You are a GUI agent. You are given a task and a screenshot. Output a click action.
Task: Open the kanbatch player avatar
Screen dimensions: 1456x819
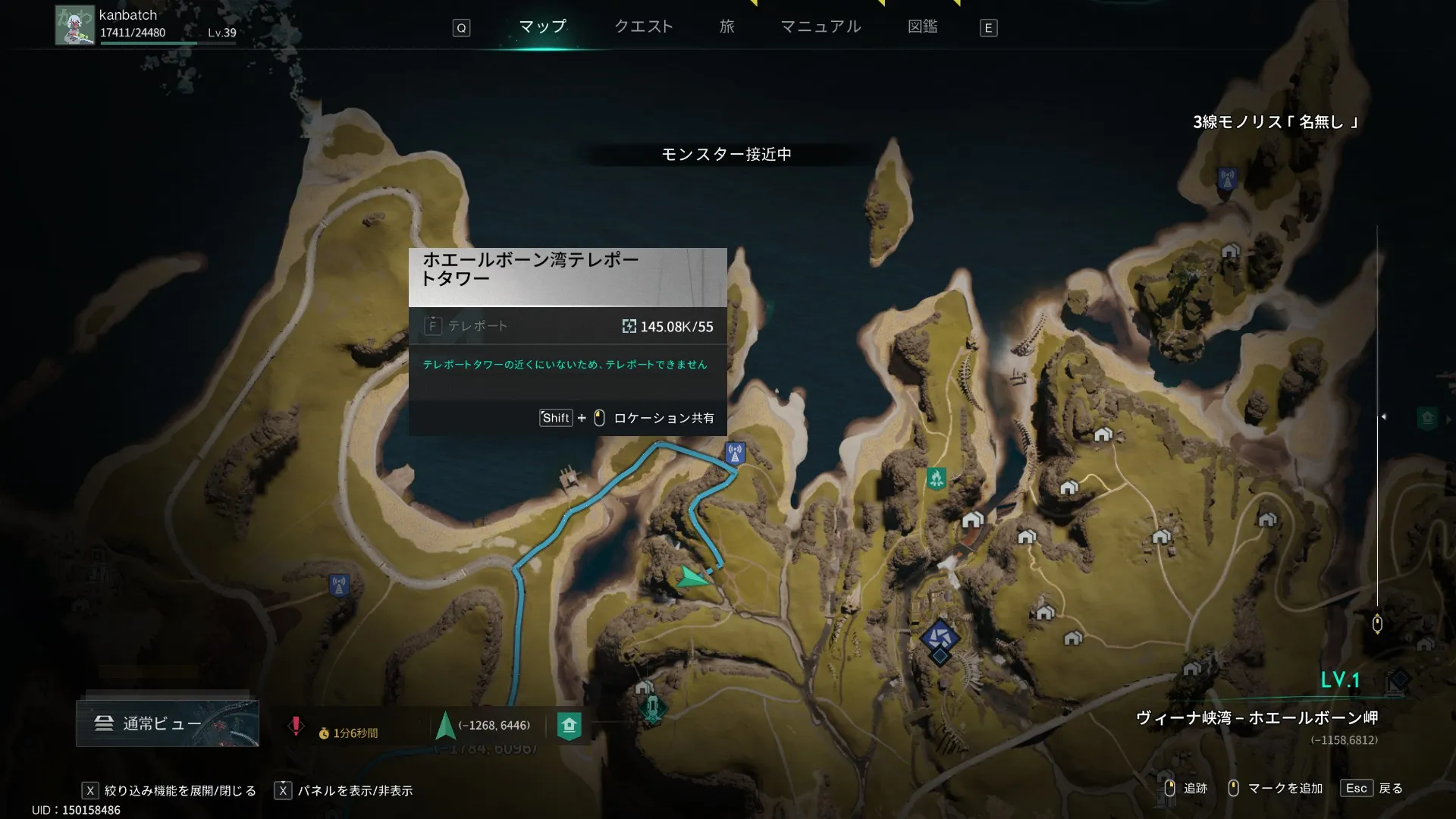[74, 26]
